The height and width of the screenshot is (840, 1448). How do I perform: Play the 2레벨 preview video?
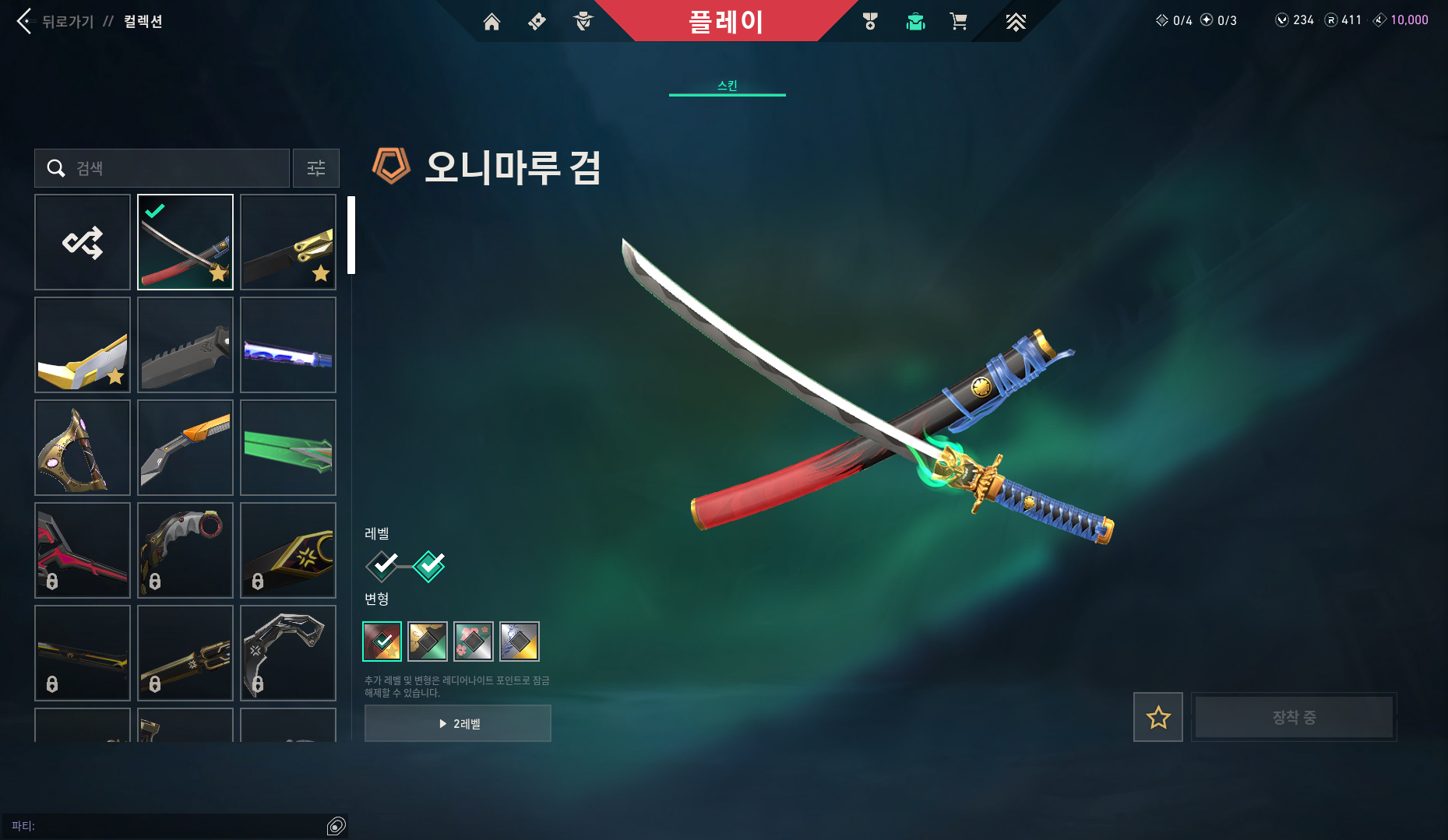[457, 723]
